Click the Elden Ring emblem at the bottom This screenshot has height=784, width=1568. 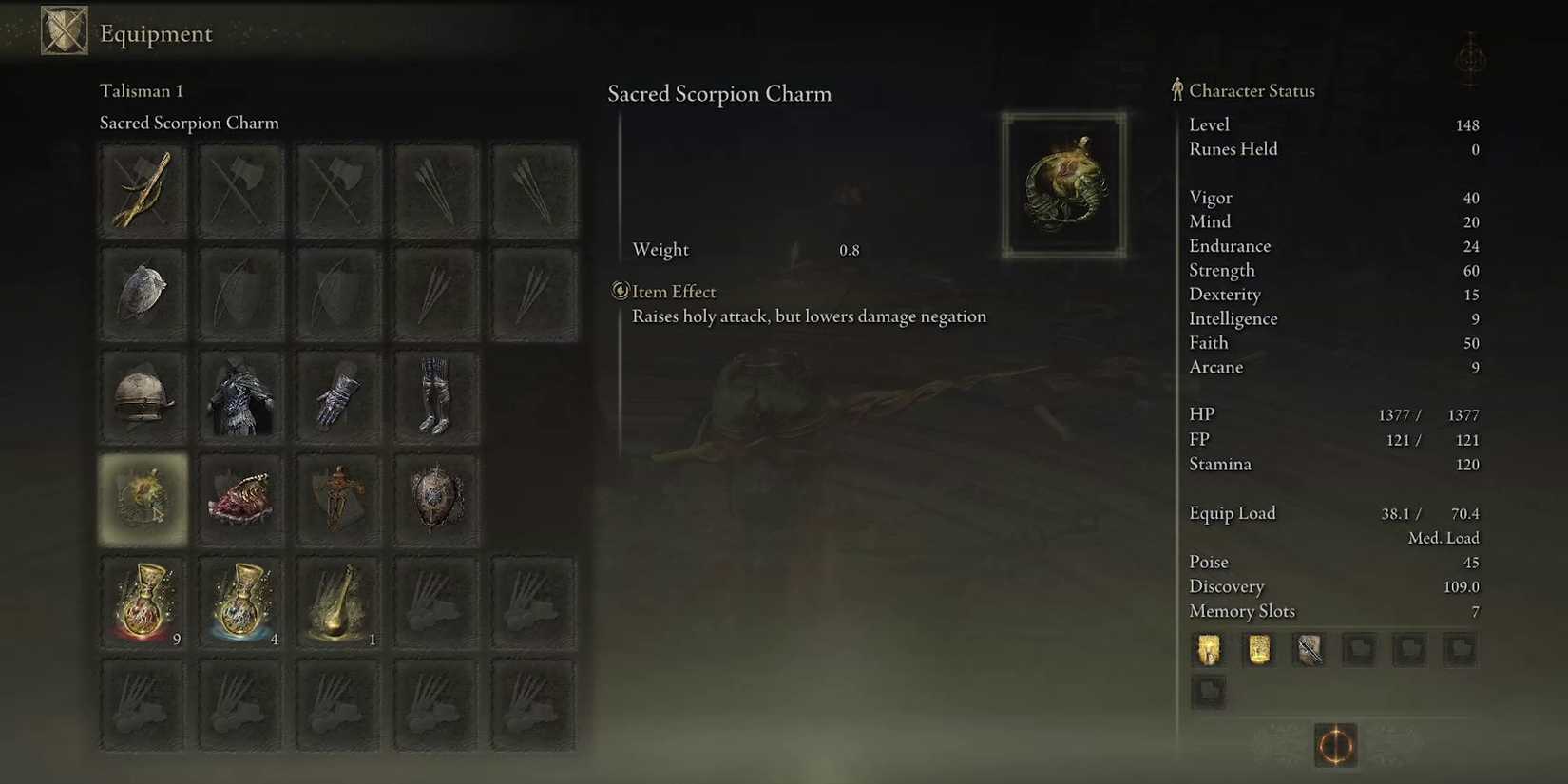pyautogui.click(x=1334, y=746)
